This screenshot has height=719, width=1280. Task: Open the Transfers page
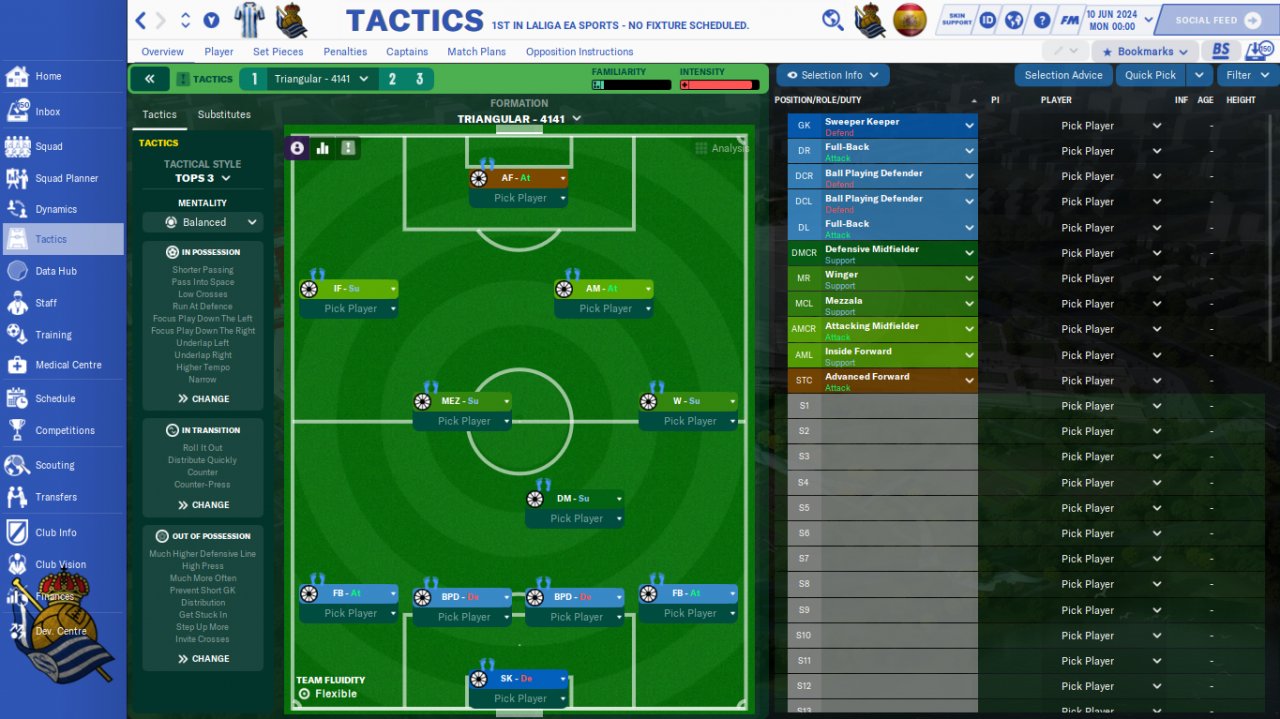pyautogui.click(x=56, y=497)
